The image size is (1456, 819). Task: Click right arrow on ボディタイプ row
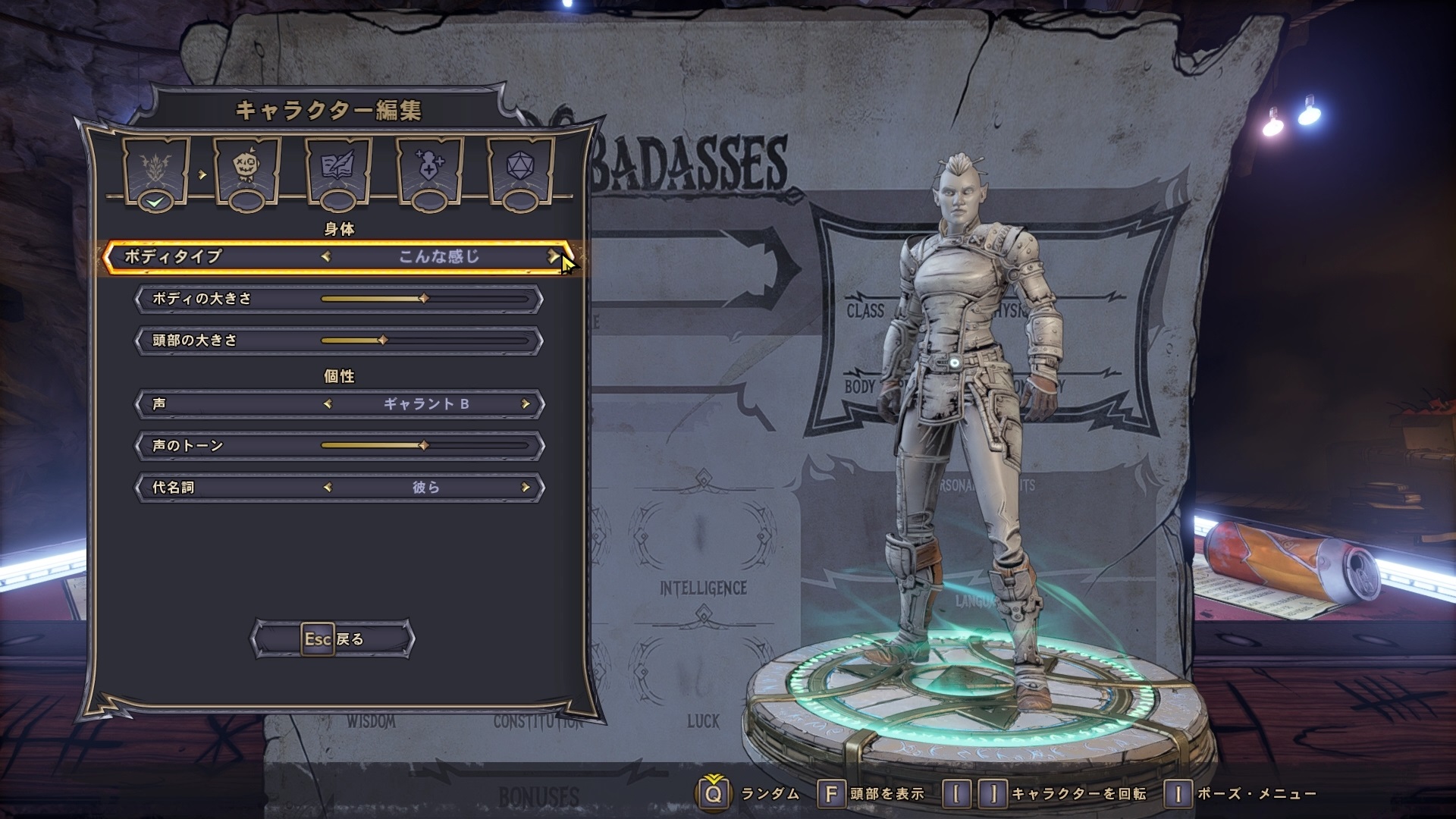pos(554,256)
